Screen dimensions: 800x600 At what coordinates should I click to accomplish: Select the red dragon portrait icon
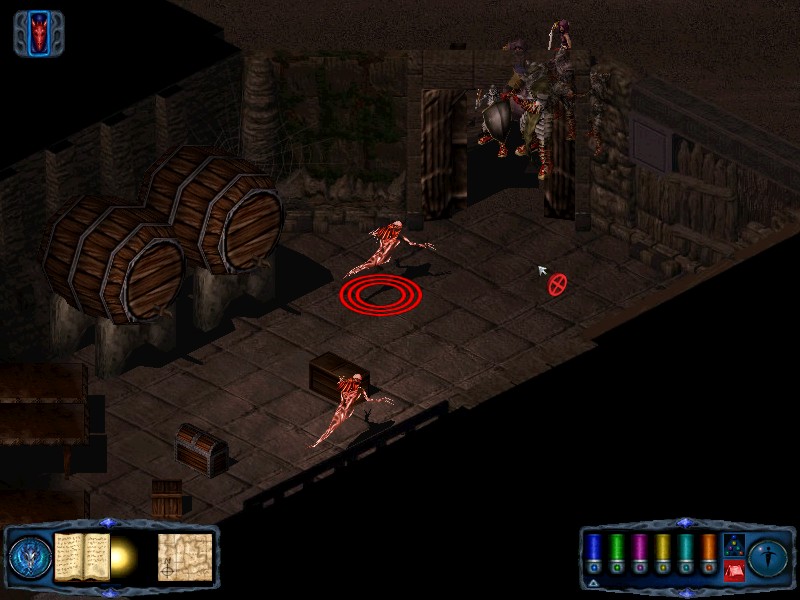38,34
